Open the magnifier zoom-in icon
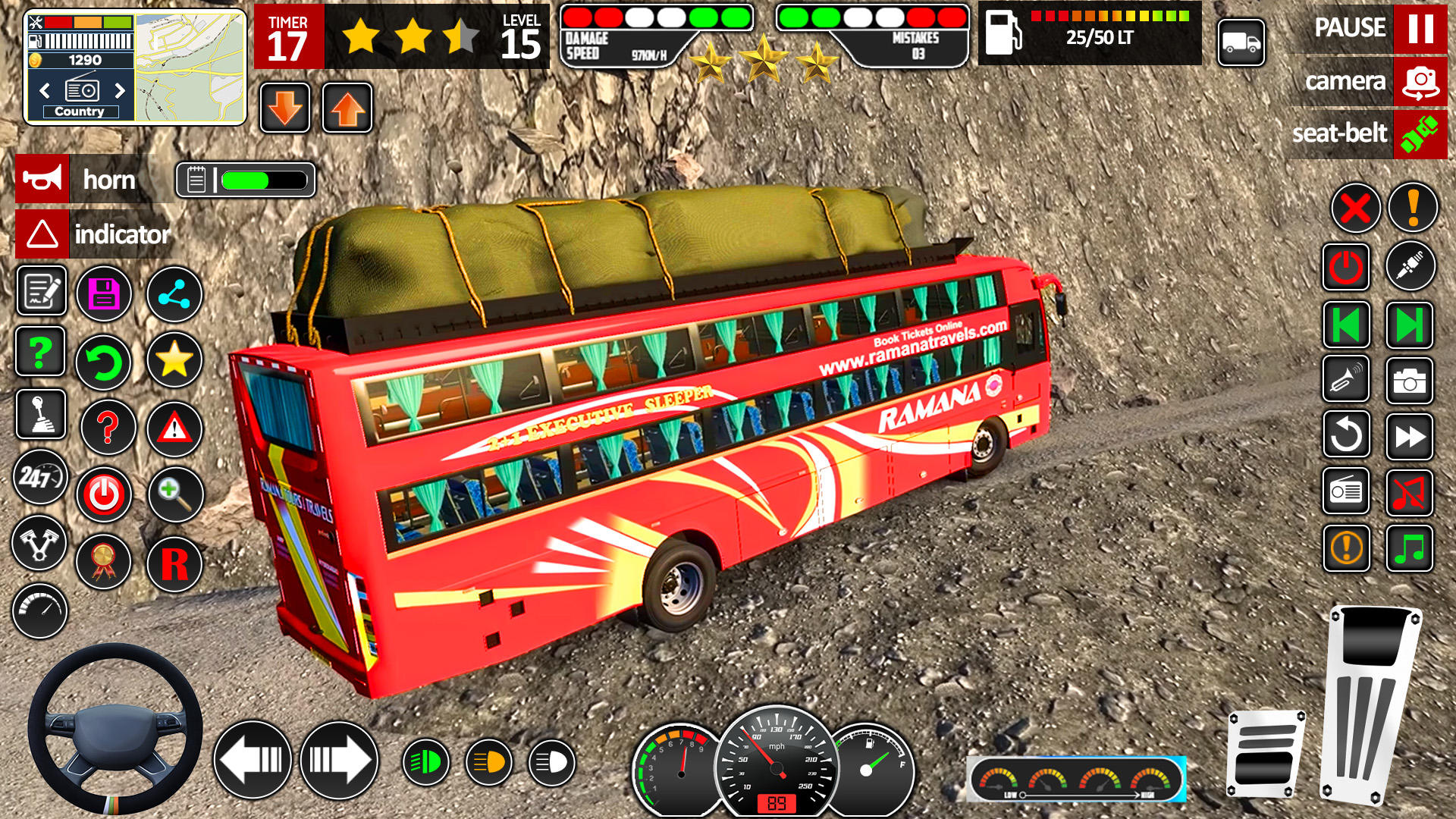Viewport: 1456px width, 819px height. (x=174, y=494)
